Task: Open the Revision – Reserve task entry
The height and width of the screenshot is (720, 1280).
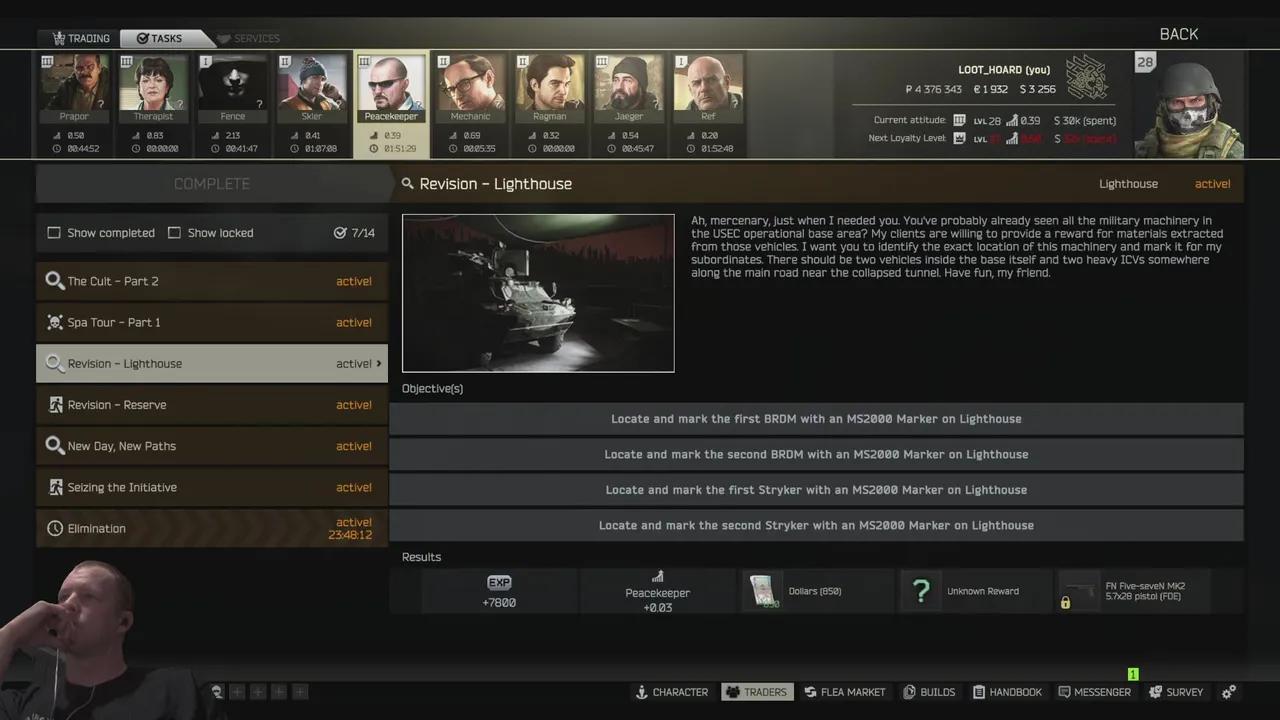Action: (211, 404)
